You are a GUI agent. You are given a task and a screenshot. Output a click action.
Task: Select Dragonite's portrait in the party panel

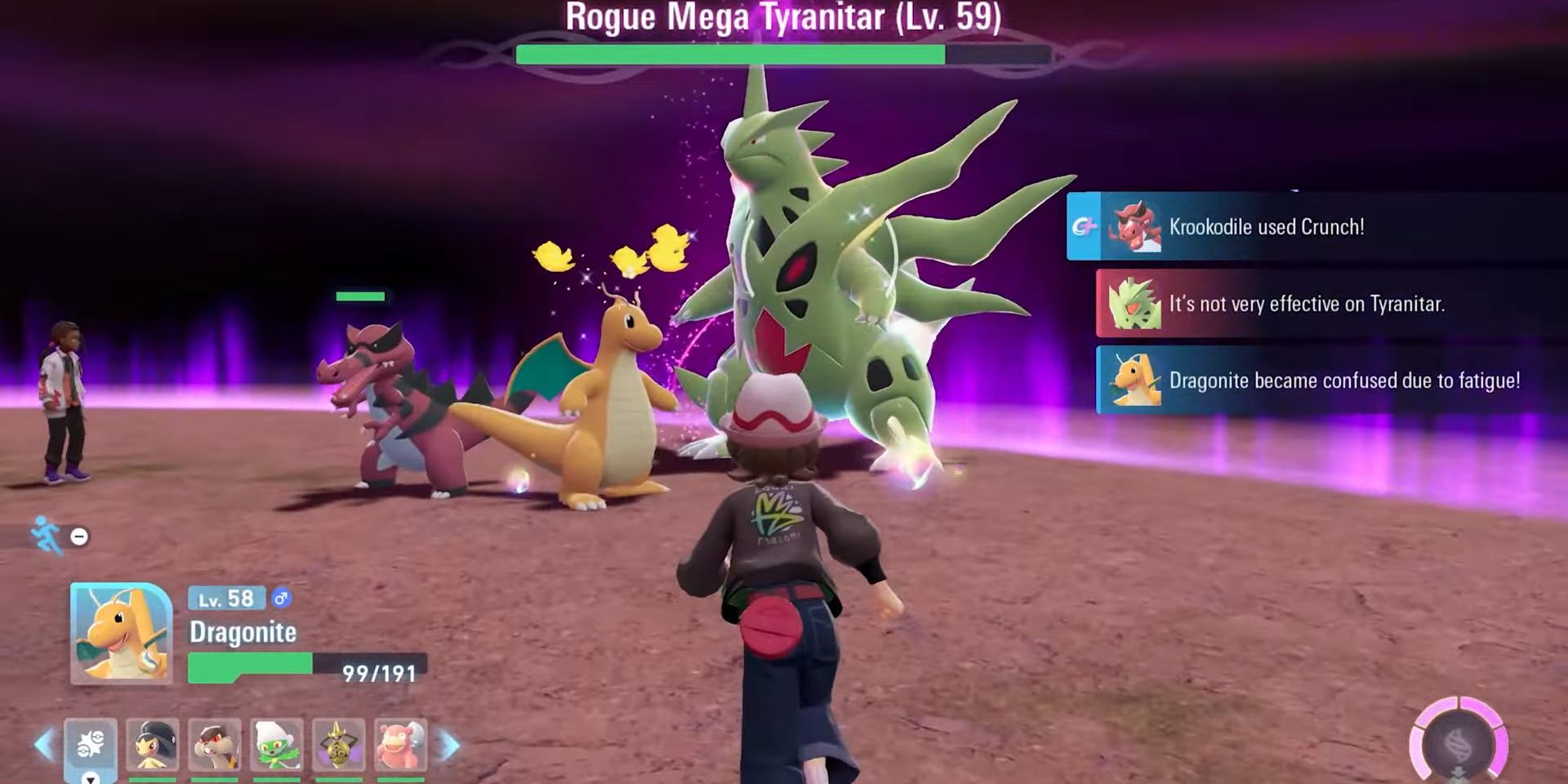(x=121, y=633)
